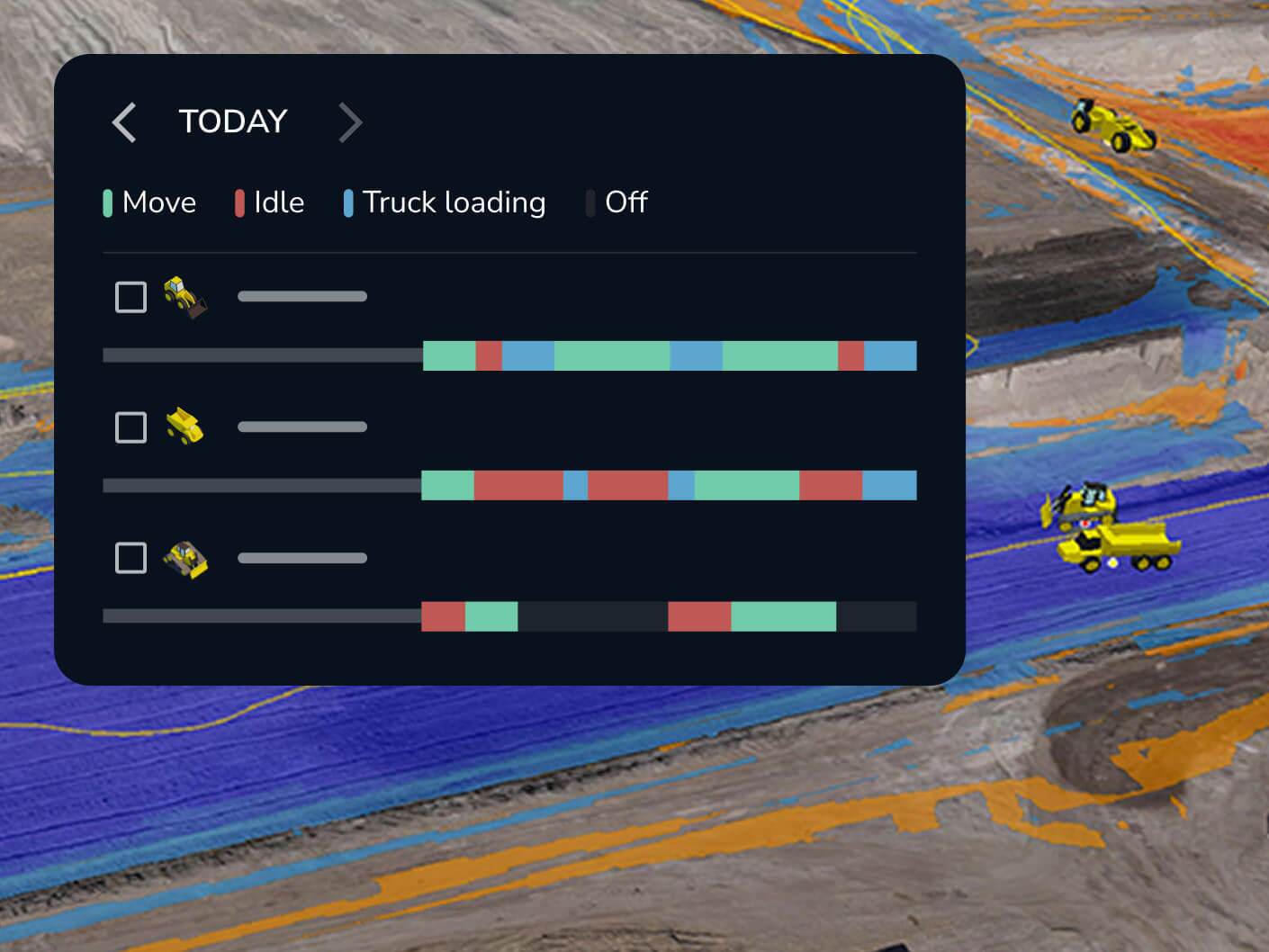
Task: Select the haul truck at the map's top right
Action: [x=1113, y=126]
